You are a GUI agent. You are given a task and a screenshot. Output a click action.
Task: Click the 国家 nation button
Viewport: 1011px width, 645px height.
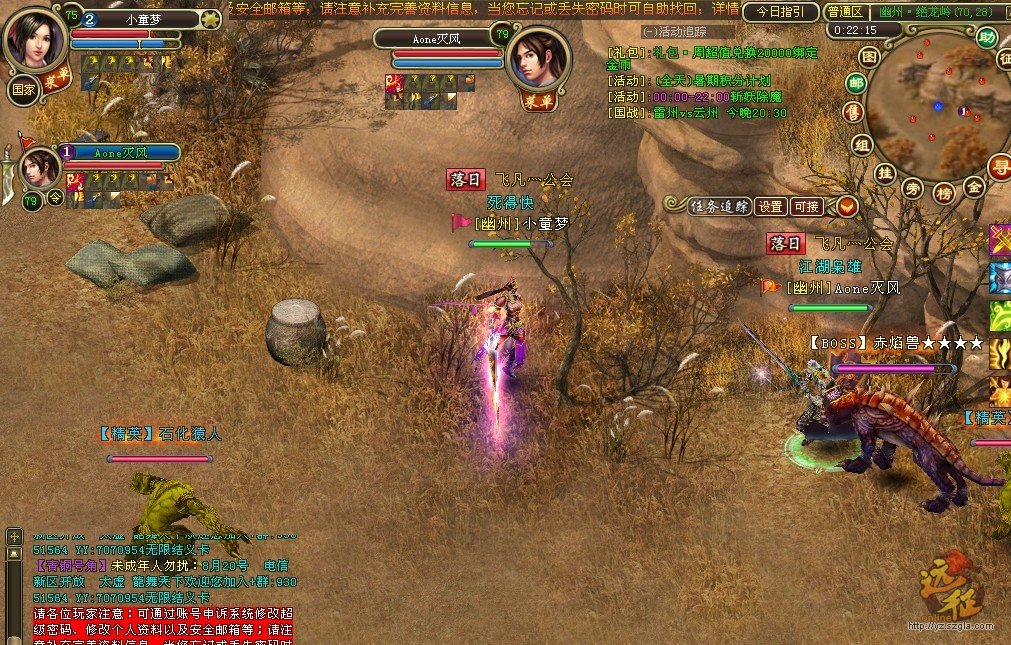tap(23, 87)
